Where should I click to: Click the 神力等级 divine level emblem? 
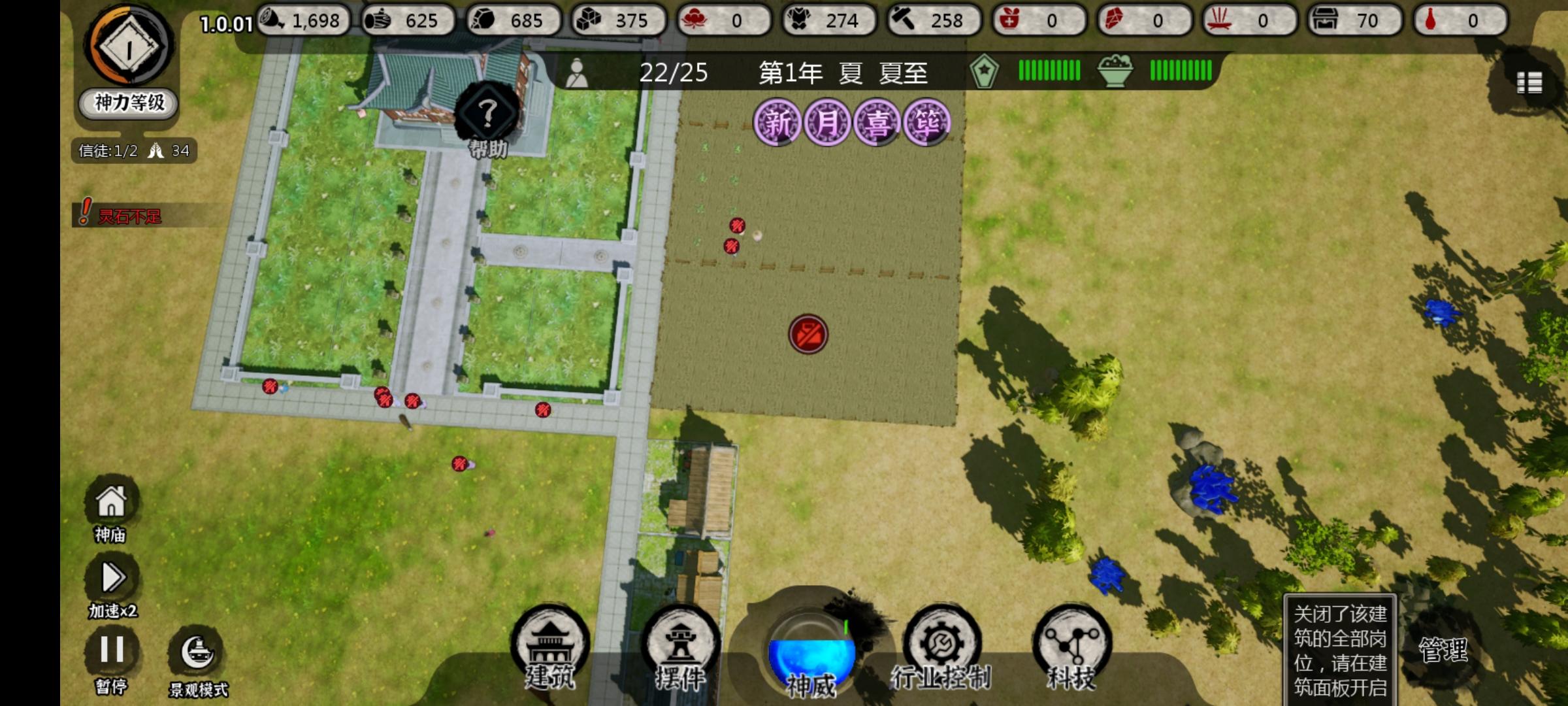[126, 62]
